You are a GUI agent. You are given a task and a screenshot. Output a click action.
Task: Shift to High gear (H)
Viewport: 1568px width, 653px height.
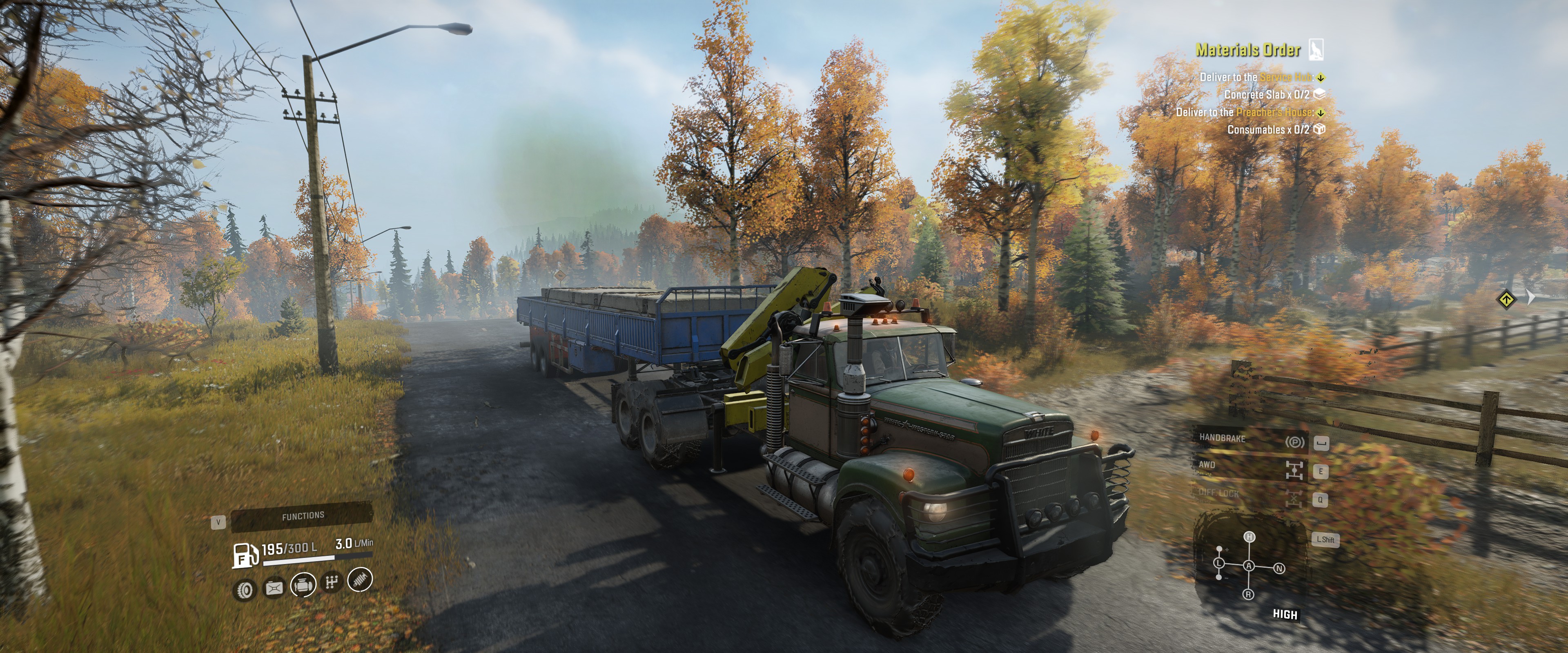pyautogui.click(x=1249, y=537)
